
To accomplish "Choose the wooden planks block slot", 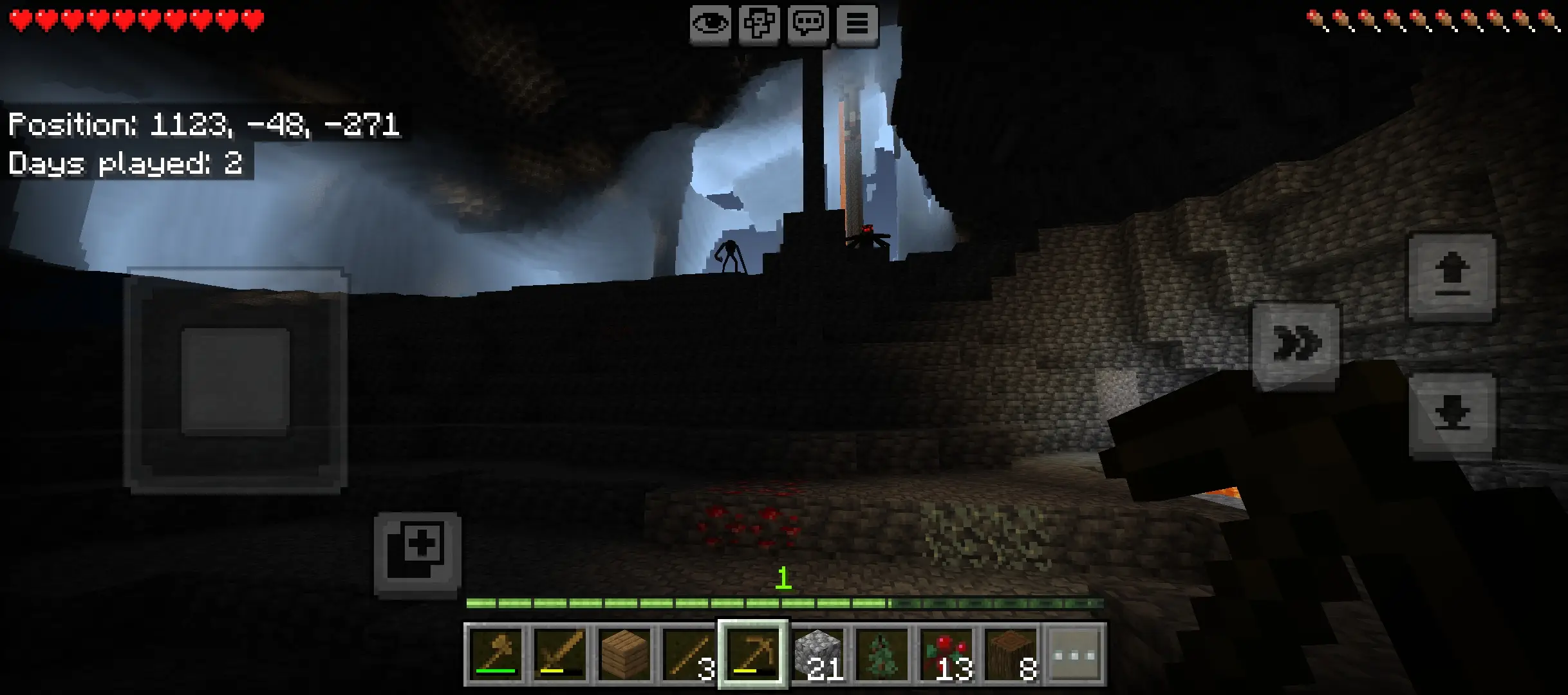I will (x=624, y=654).
